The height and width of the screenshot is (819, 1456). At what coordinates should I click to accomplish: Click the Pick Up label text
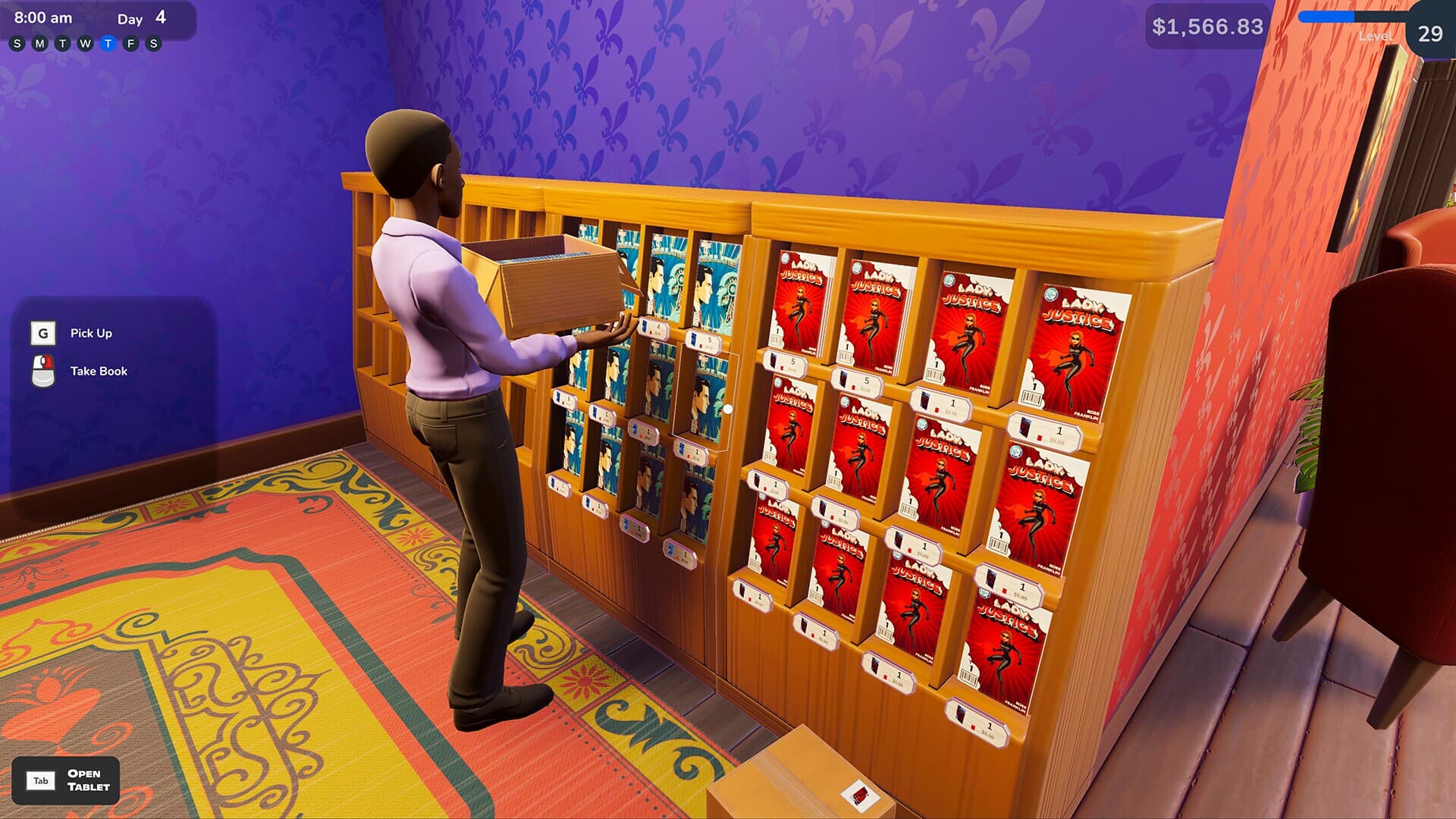coord(91,333)
